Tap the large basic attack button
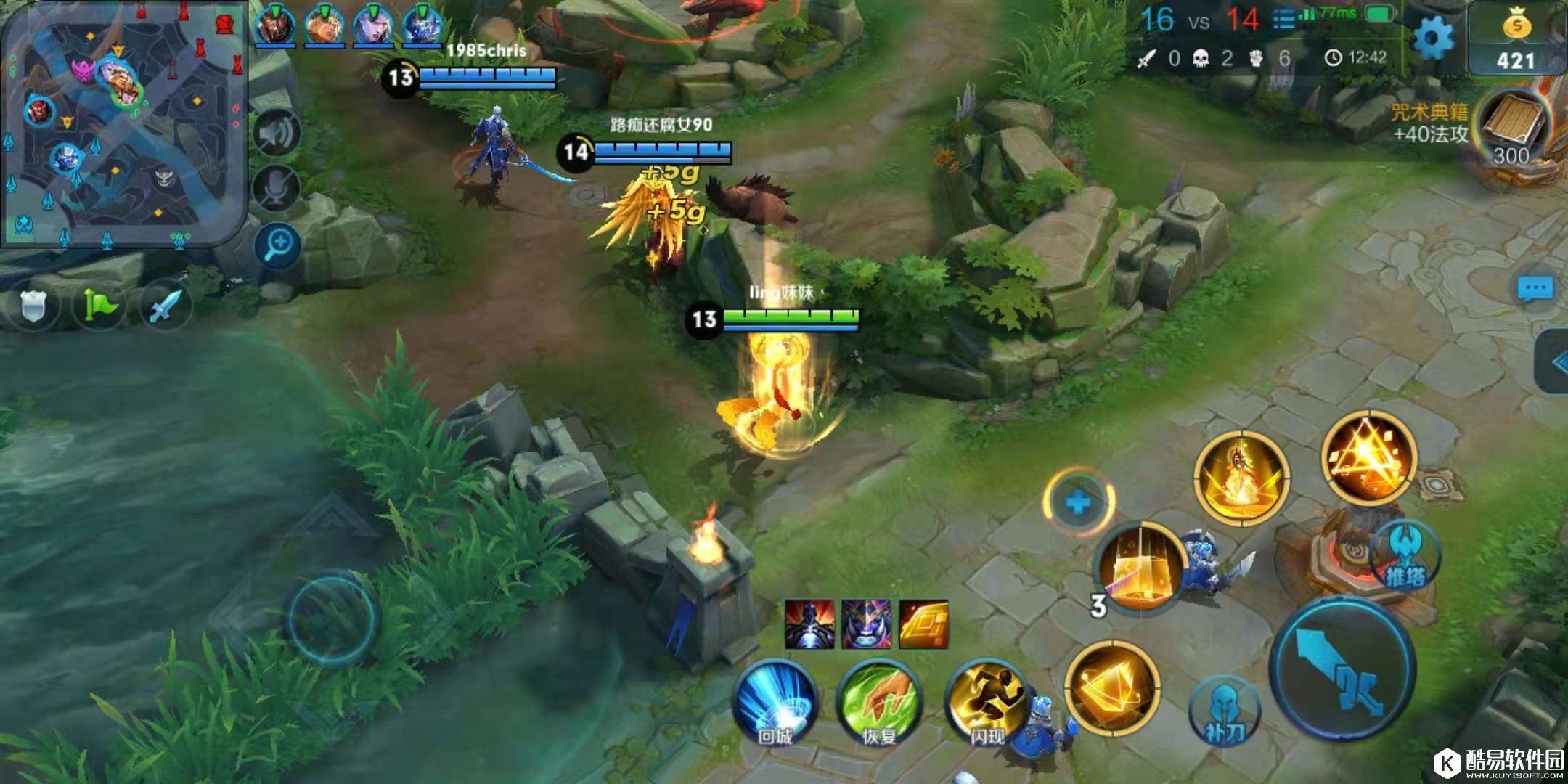 click(x=1343, y=669)
